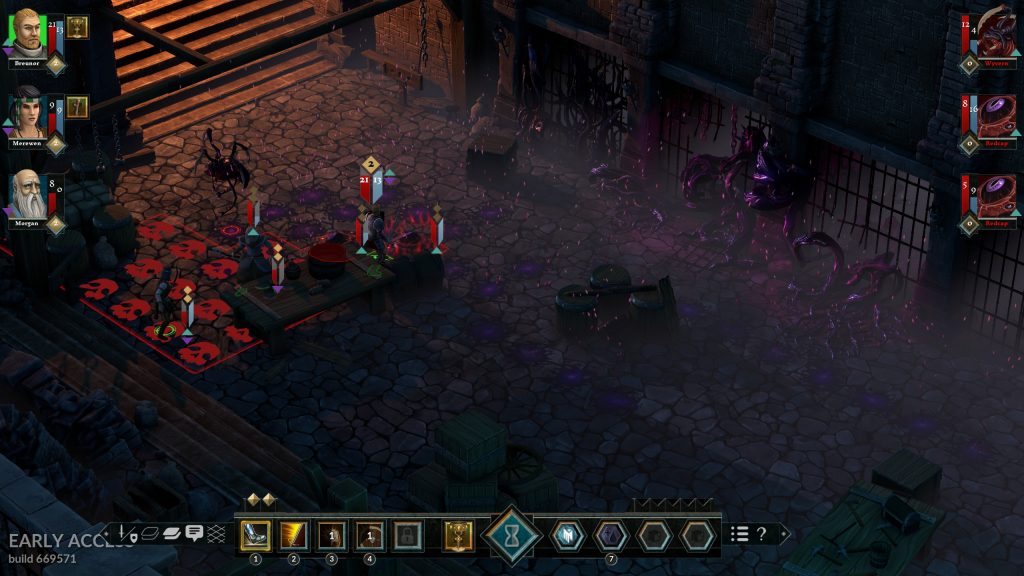Select the ability in hotbar slot 4

coord(369,536)
